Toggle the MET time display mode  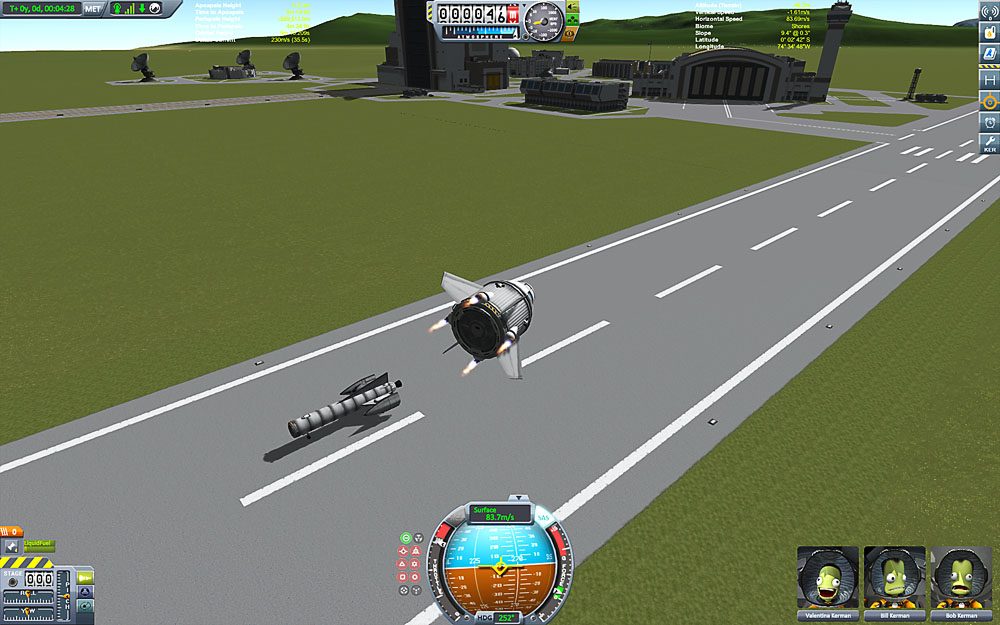click(93, 8)
